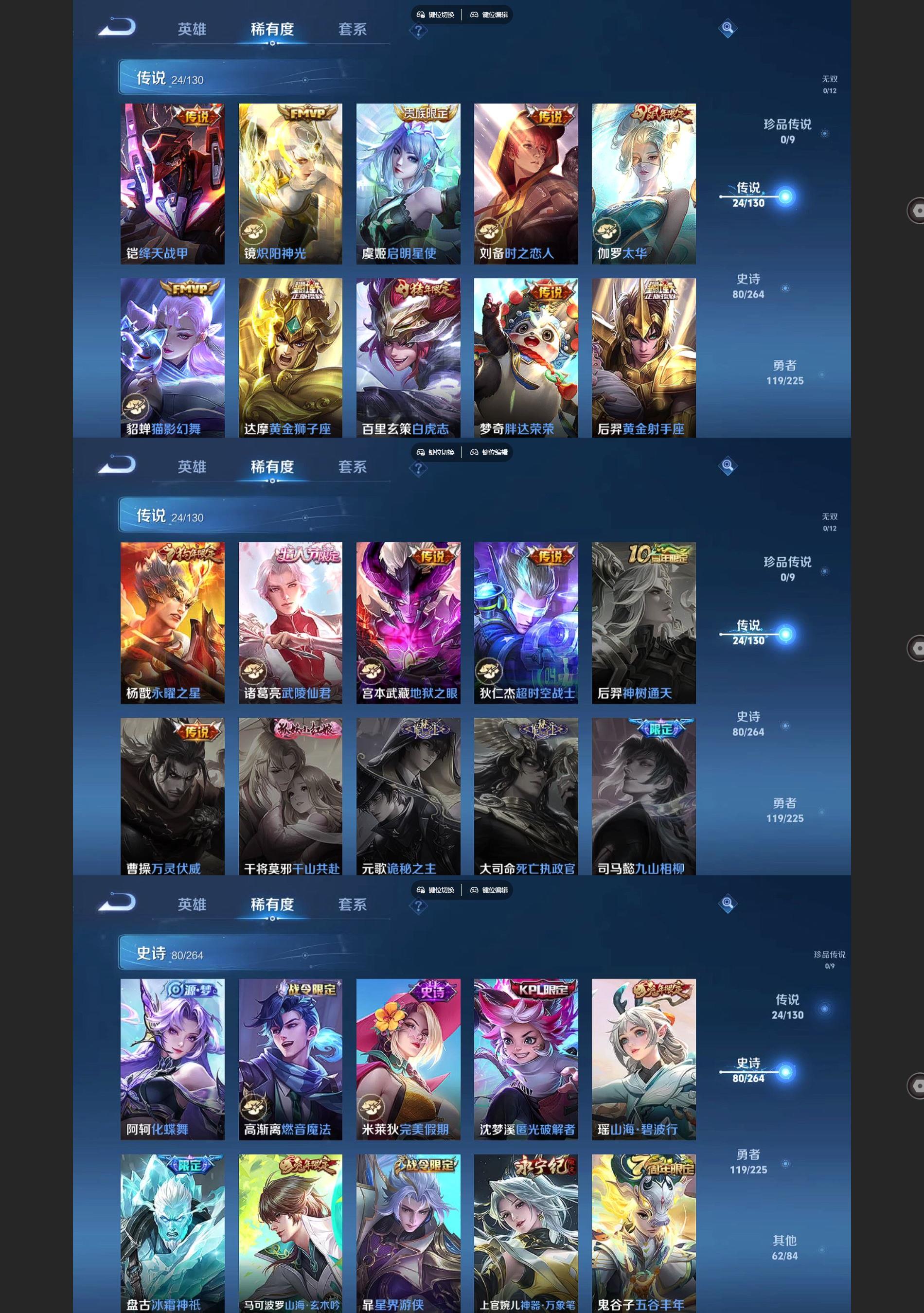924x1313 pixels.
Task: Select the 无双 rarity filter
Action: [x=830, y=84]
